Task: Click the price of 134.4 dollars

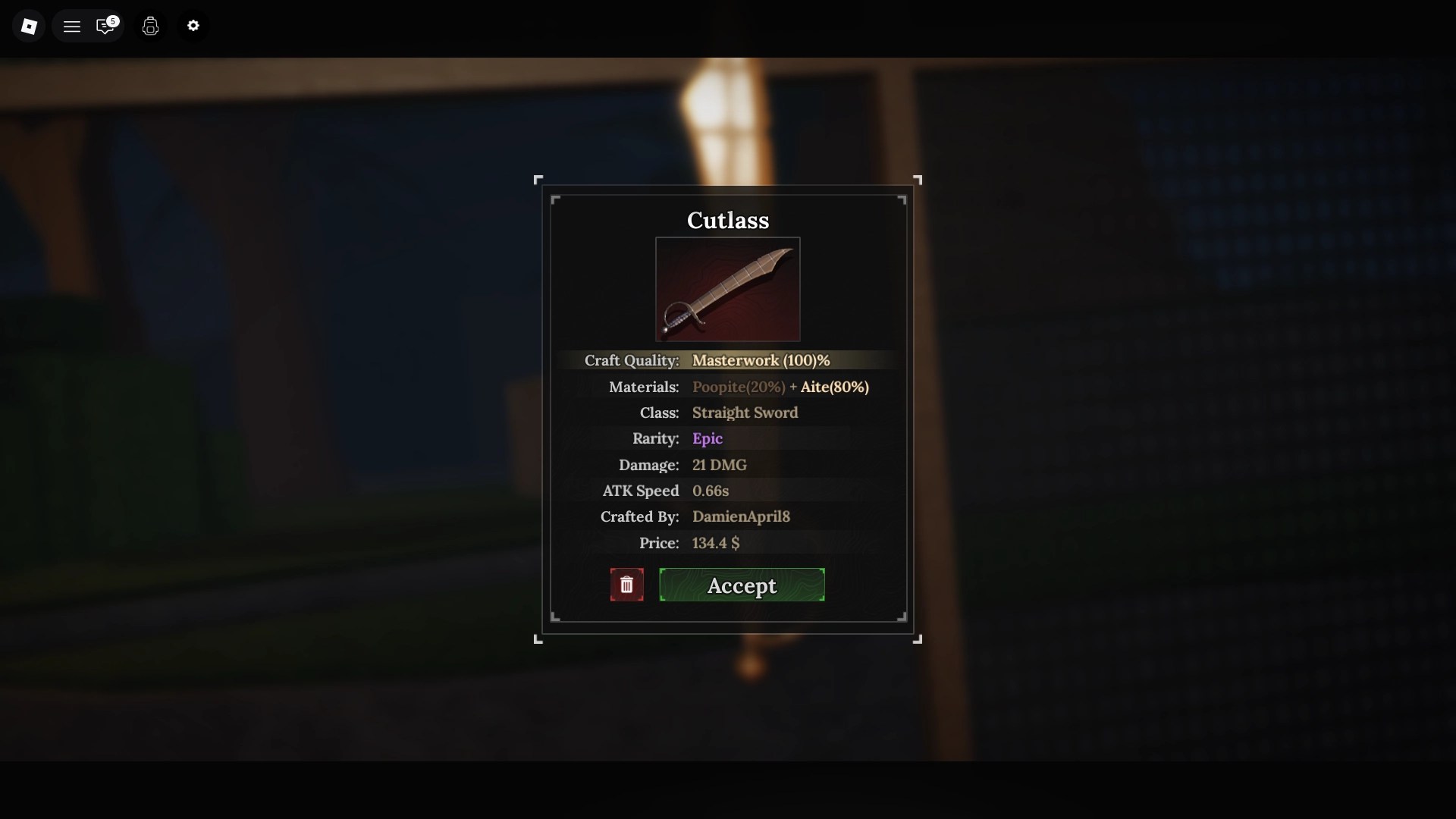Action: 714,543
